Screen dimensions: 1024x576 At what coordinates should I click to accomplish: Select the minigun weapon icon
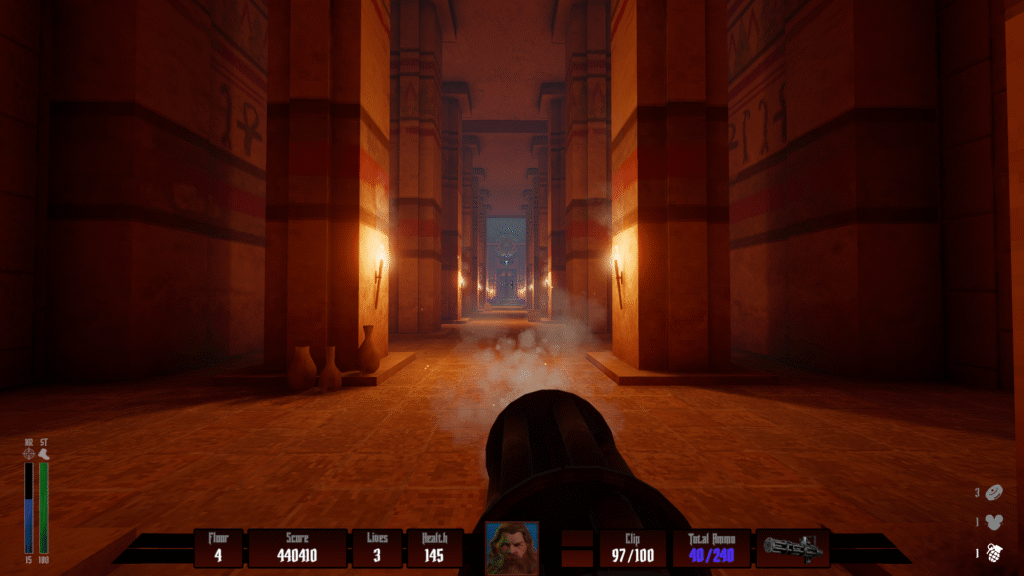[792, 547]
